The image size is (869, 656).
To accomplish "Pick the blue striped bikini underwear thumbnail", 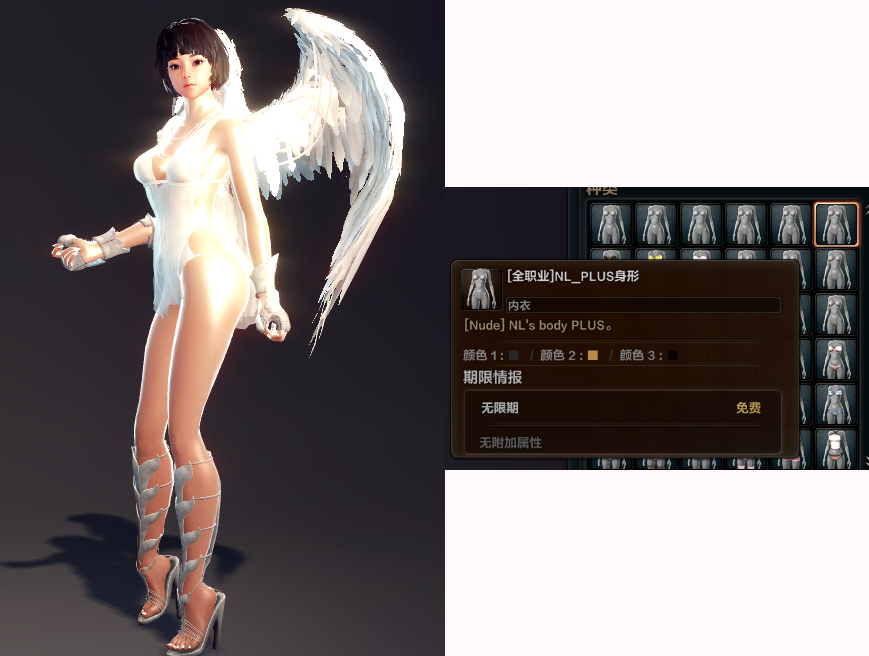I will tap(836, 405).
